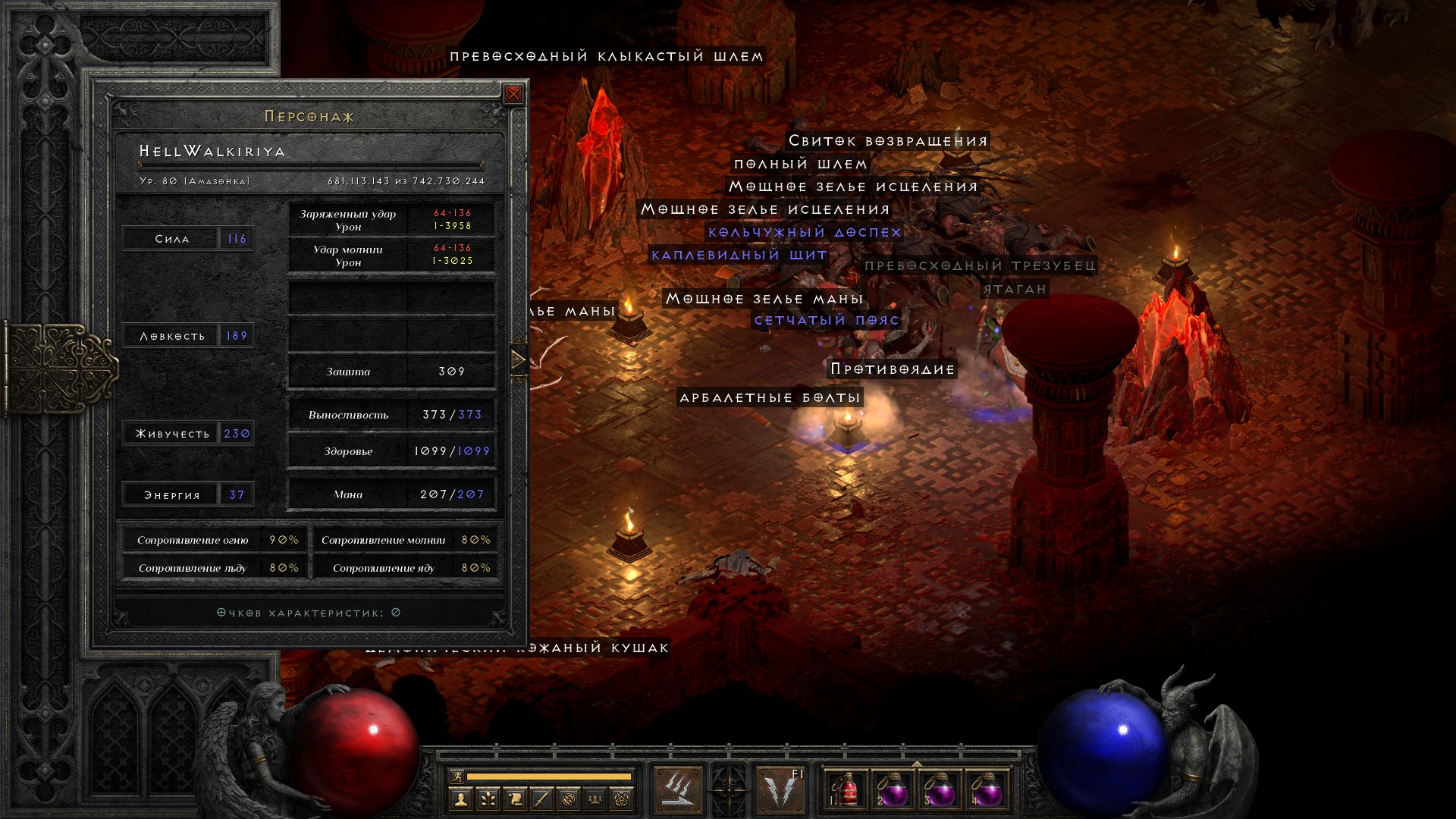
Task: Select the F1 lightning bolt skill
Action: point(782,789)
